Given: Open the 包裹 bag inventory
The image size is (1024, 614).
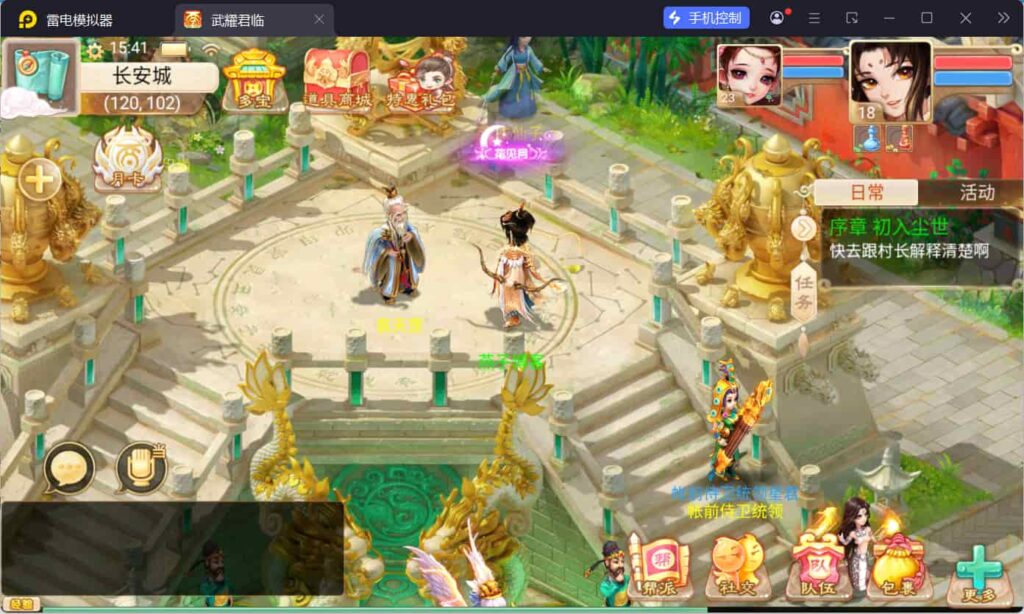Looking at the screenshot, I should point(897,567).
